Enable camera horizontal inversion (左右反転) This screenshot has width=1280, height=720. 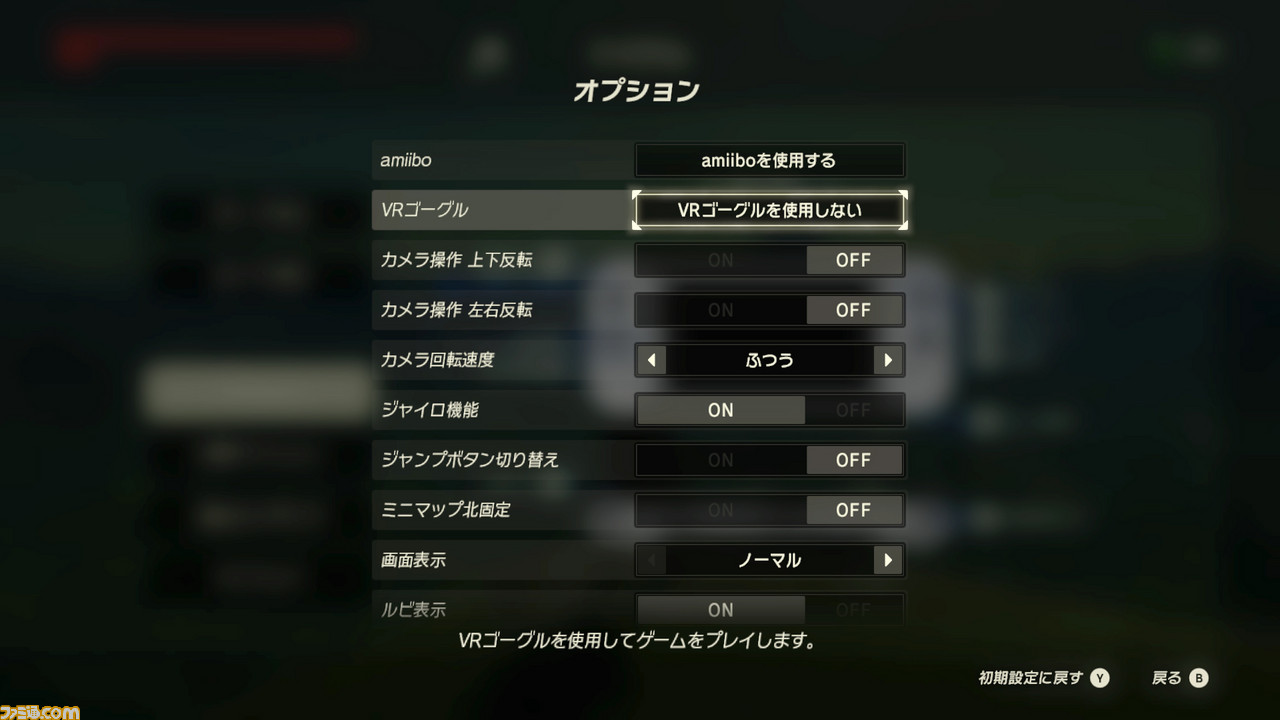click(x=719, y=310)
